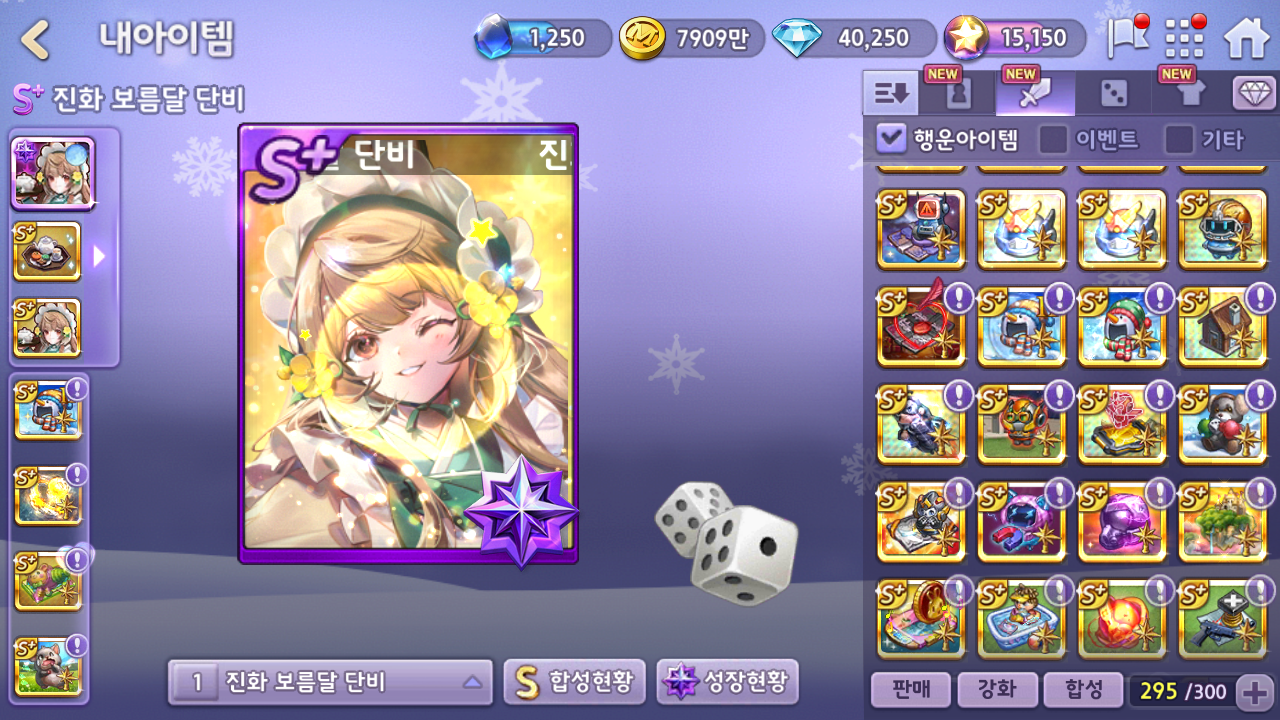The width and height of the screenshot is (1280, 720).
Task: Go back with the arrow button
Action: [36, 40]
